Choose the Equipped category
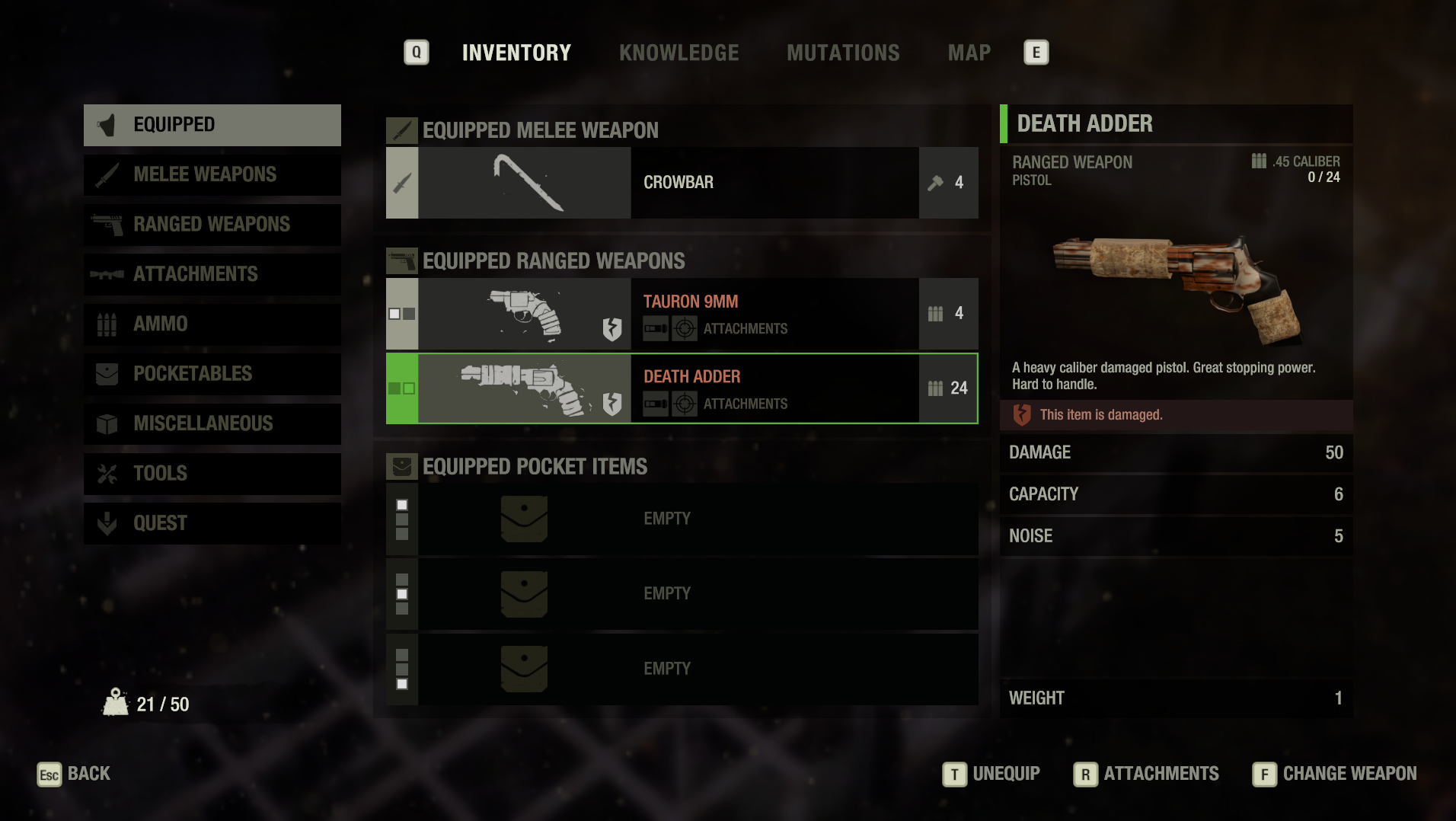The height and width of the screenshot is (821, 1456). pos(212,125)
